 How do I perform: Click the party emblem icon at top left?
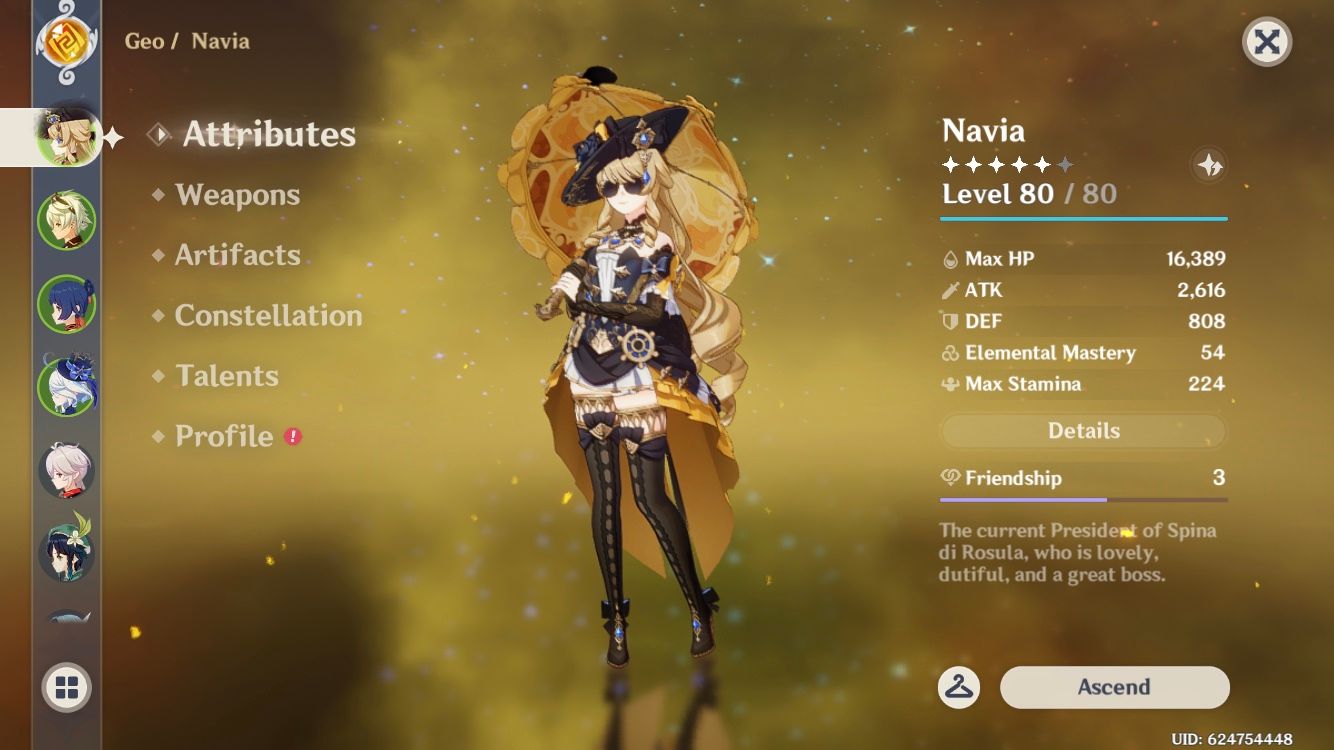point(64,44)
